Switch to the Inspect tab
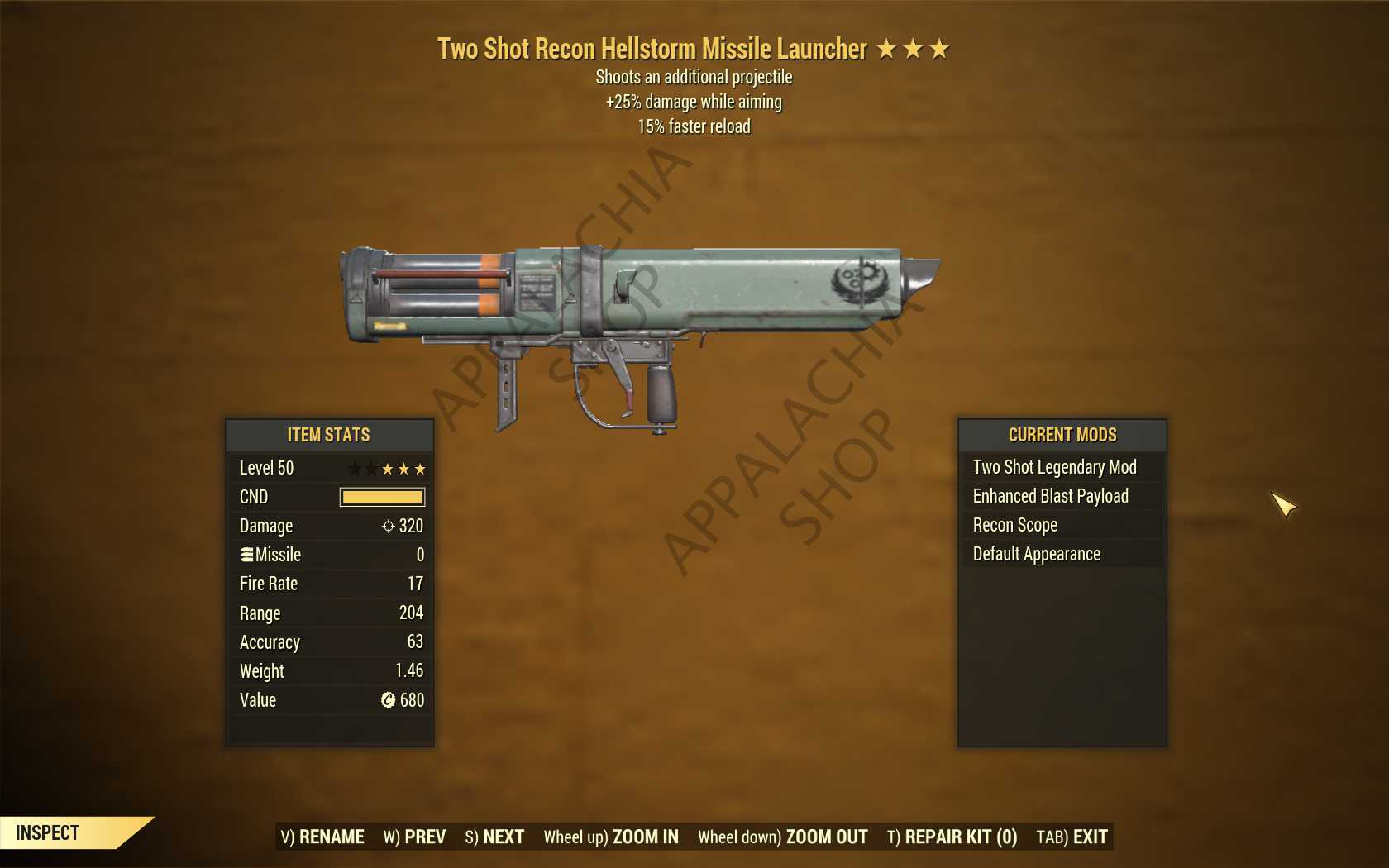The height and width of the screenshot is (868, 1389). pos(46,832)
